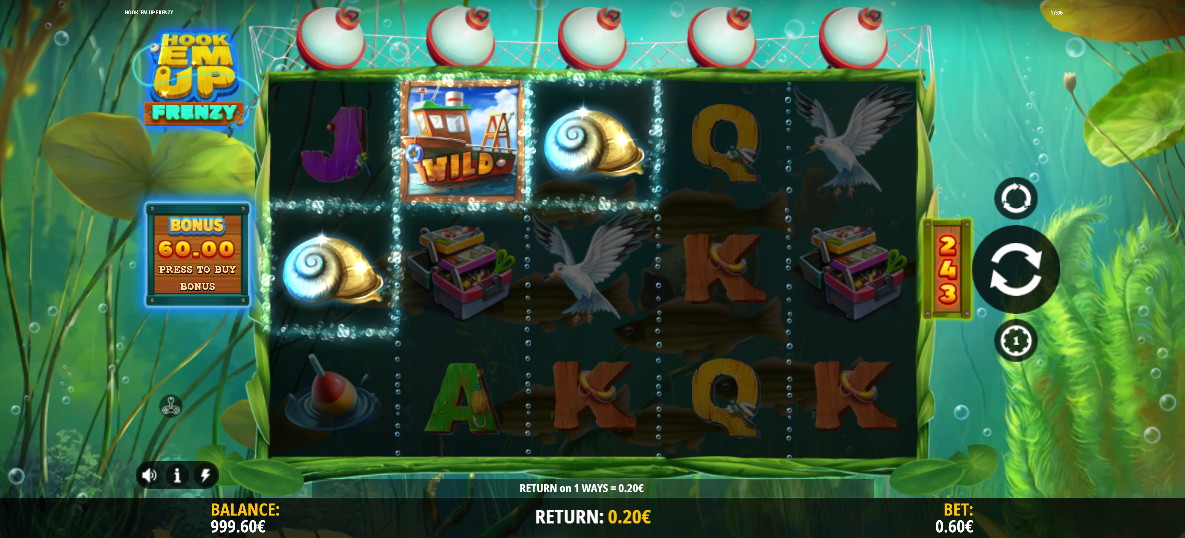Spin the reels with the large spin button
Image resolution: width=1185 pixels, height=538 pixels.
point(1015,269)
